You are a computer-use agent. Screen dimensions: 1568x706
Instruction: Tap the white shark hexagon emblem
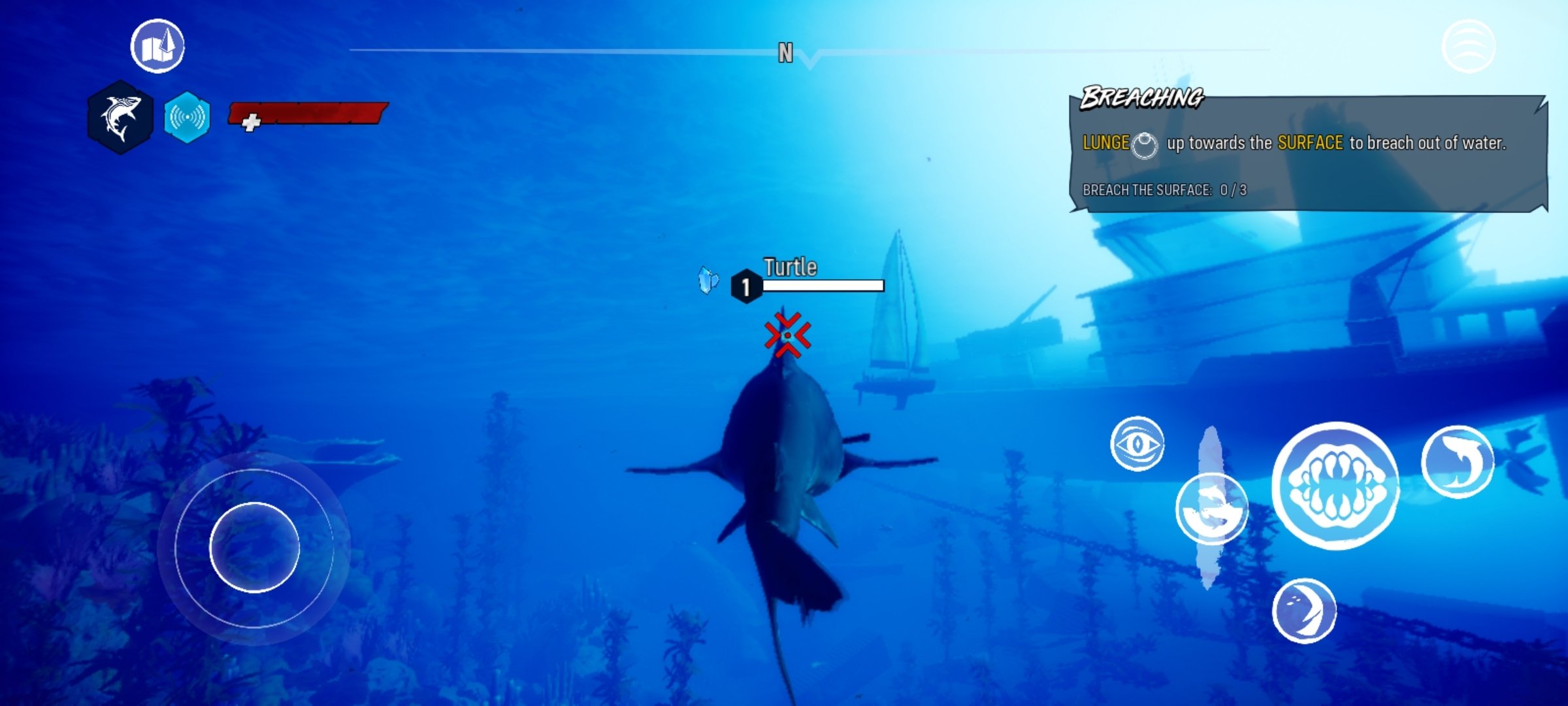pyautogui.click(x=121, y=118)
